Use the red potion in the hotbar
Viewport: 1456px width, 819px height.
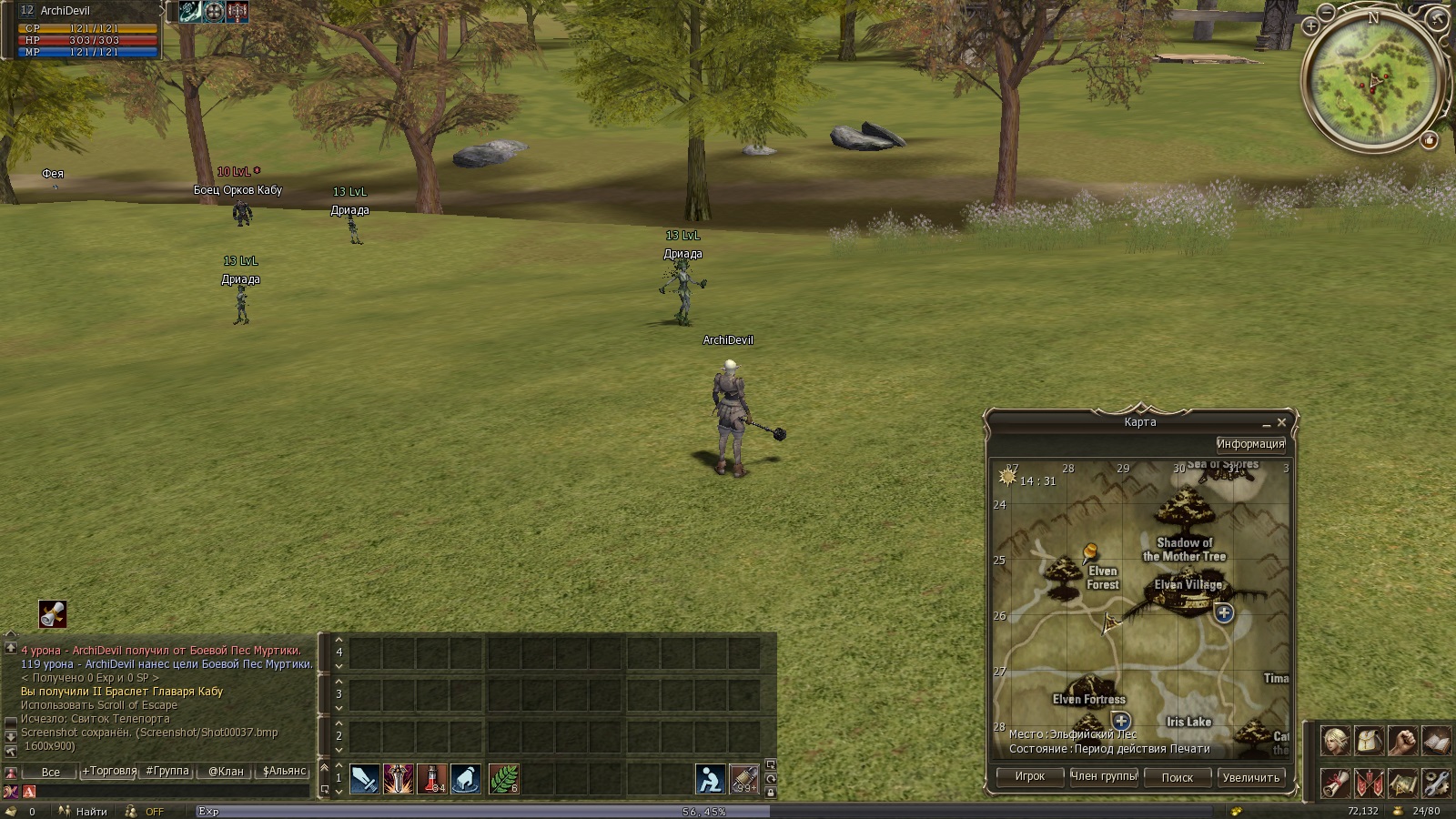click(x=431, y=779)
